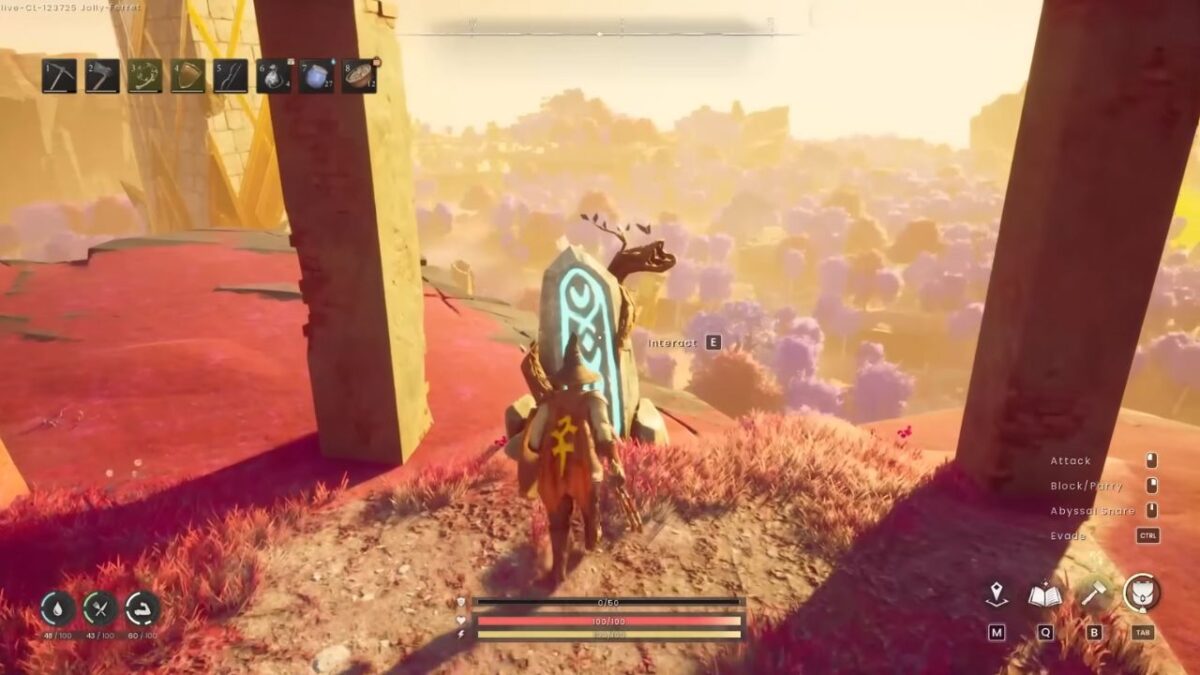Open the map via the pin icon
Image resolution: width=1200 pixels, height=675 pixels.
click(996, 595)
